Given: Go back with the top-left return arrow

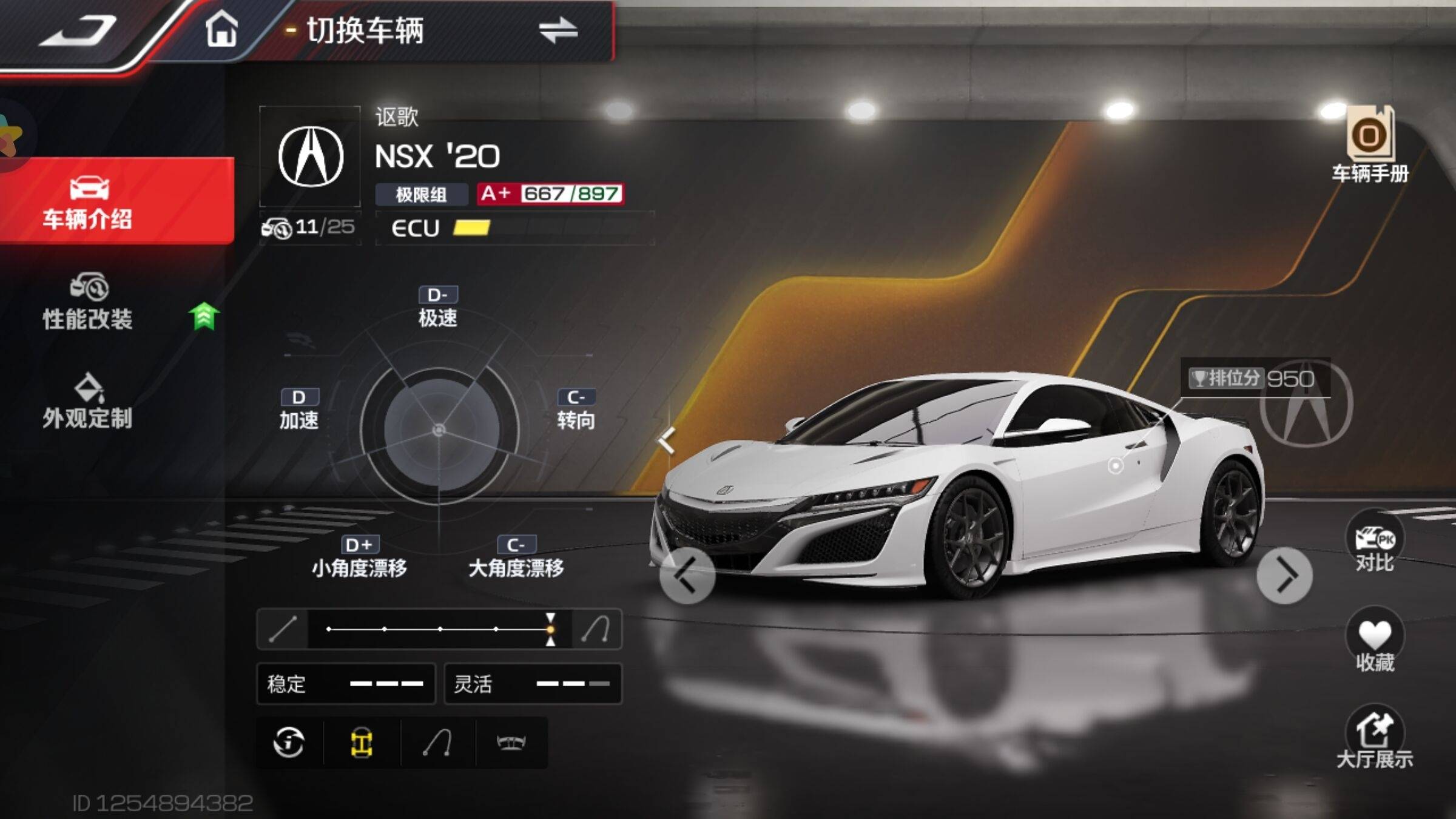Looking at the screenshot, I should pyautogui.click(x=79, y=30).
